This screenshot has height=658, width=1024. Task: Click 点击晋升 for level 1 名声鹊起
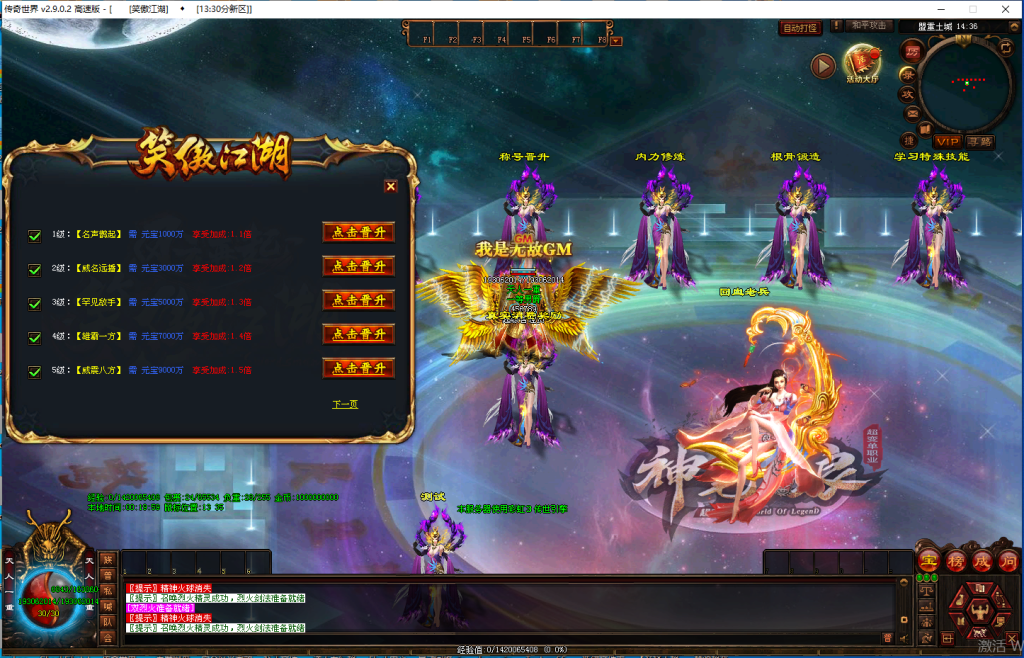[x=358, y=232]
